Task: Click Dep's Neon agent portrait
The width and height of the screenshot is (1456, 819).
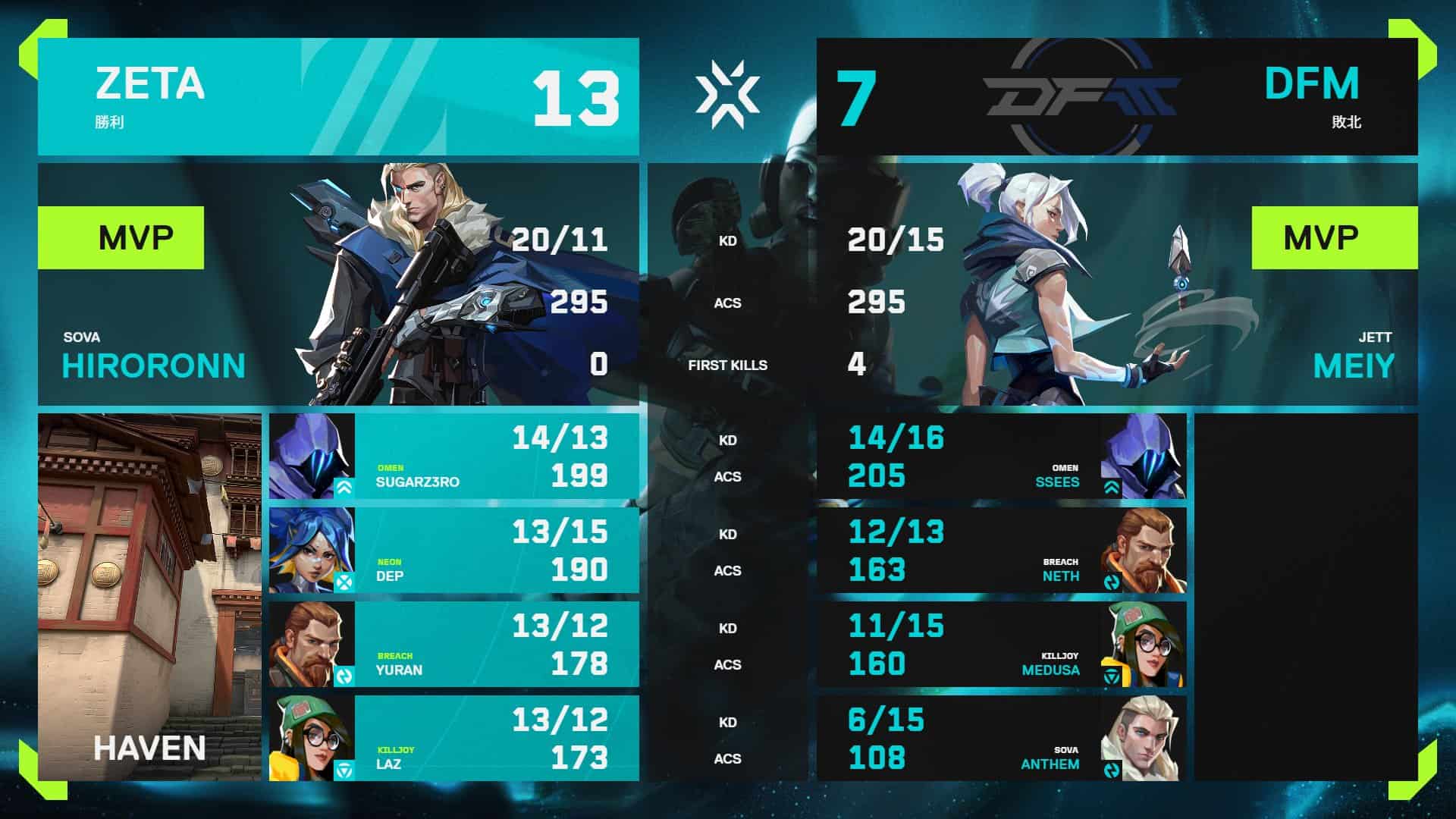Action: coord(312,550)
